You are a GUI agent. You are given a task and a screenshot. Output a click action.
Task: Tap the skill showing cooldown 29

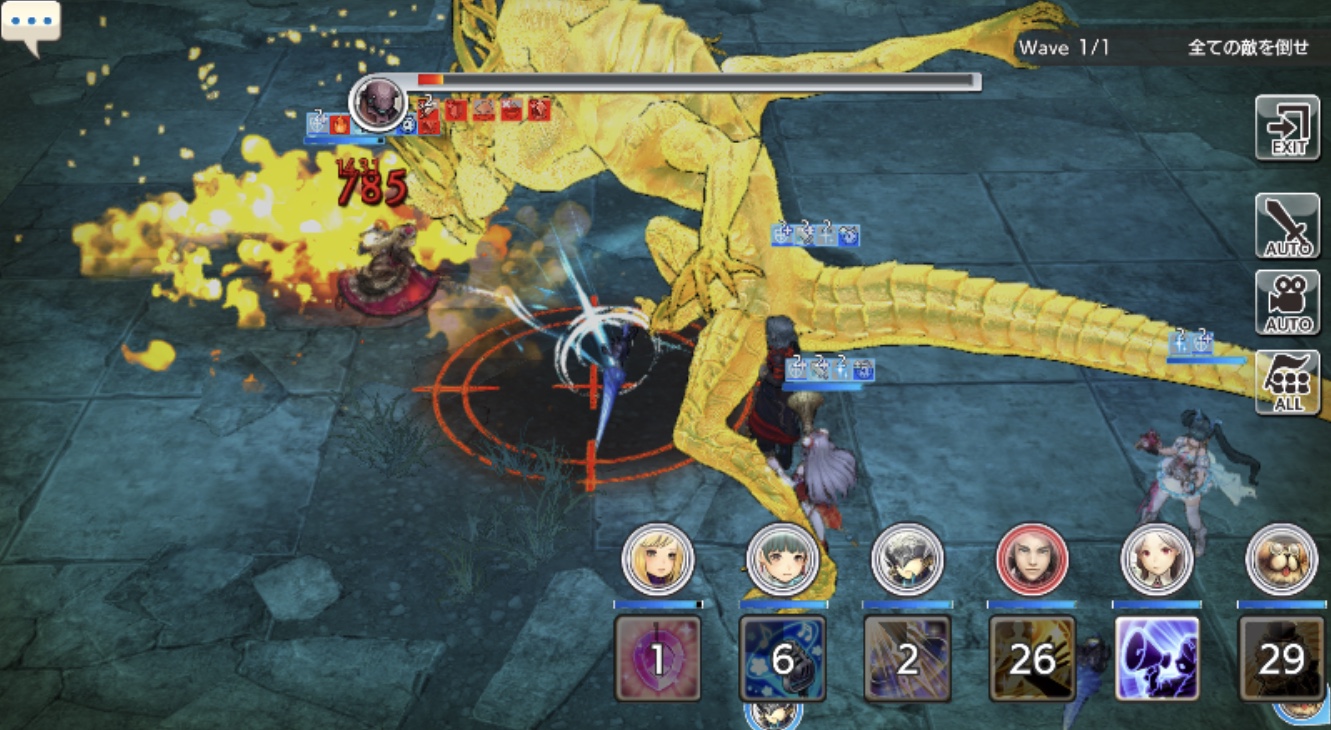1281,658
